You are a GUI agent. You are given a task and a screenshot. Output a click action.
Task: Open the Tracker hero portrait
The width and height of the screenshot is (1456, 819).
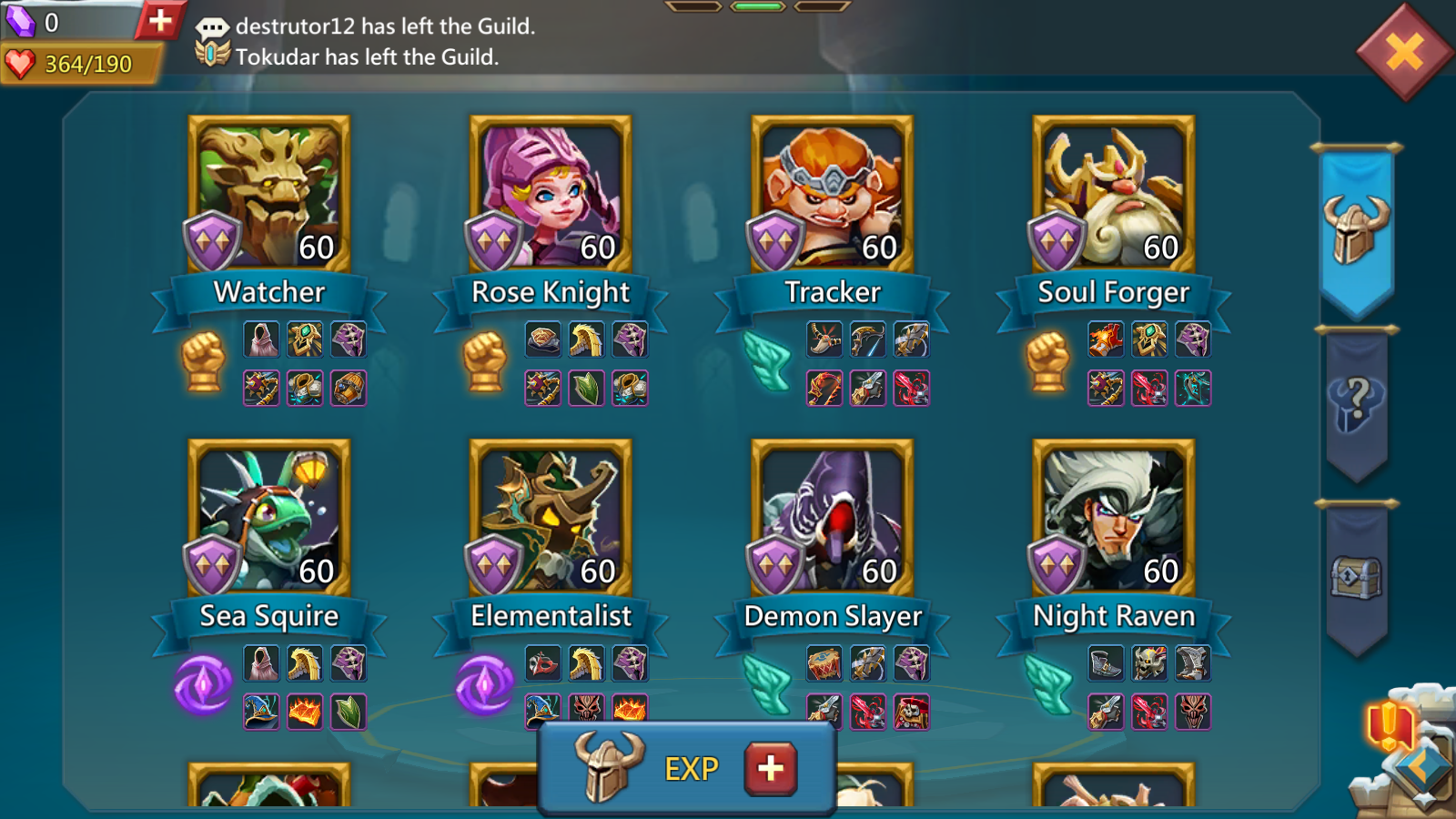[x=832, y=194]
